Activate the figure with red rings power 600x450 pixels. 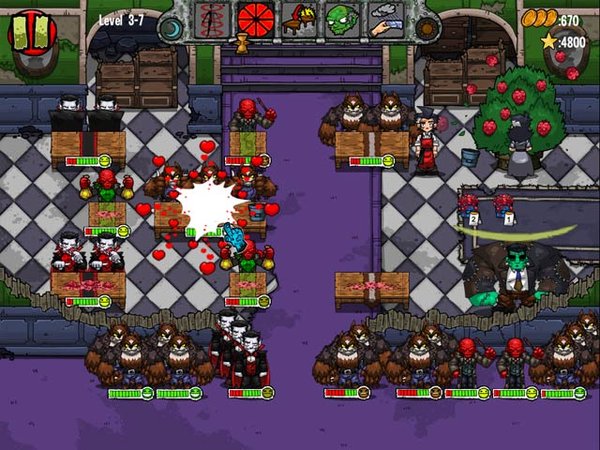pos(211,18)
